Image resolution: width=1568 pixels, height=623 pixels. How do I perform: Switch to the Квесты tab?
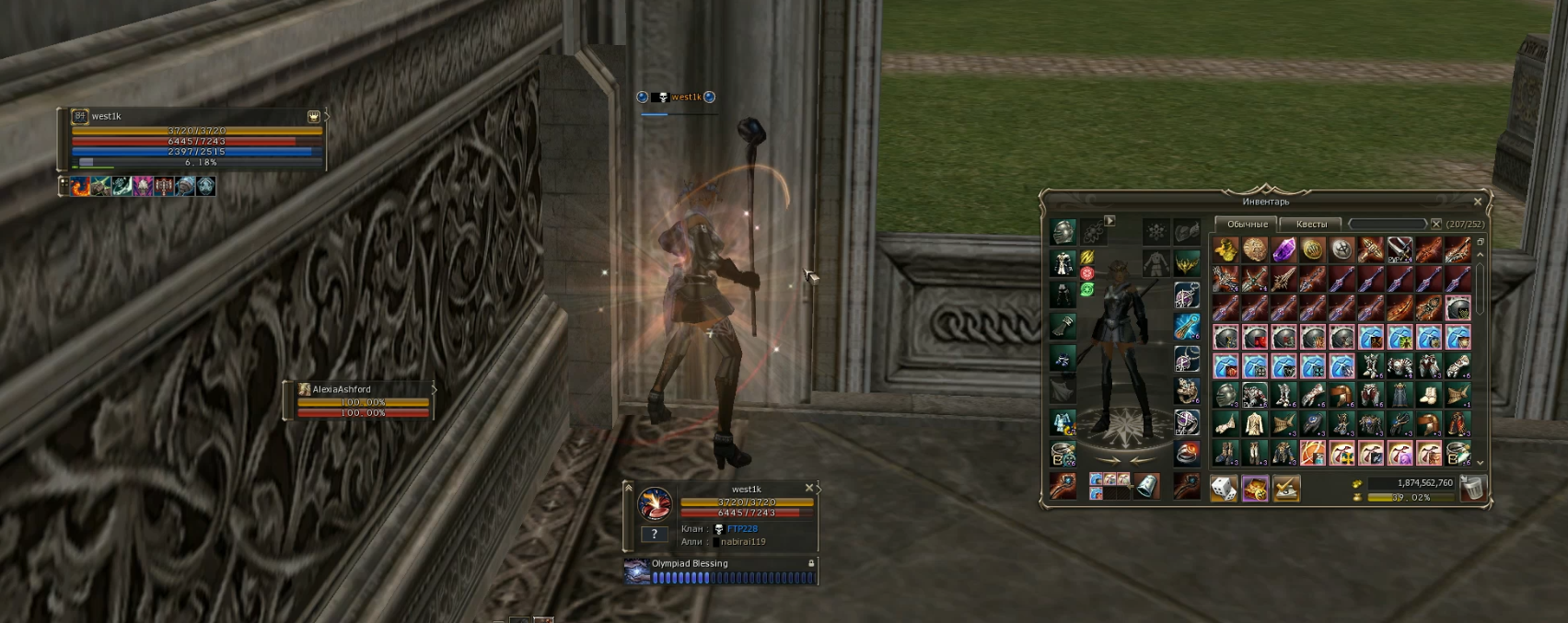pyautogui.click(x=1311, y=224)
